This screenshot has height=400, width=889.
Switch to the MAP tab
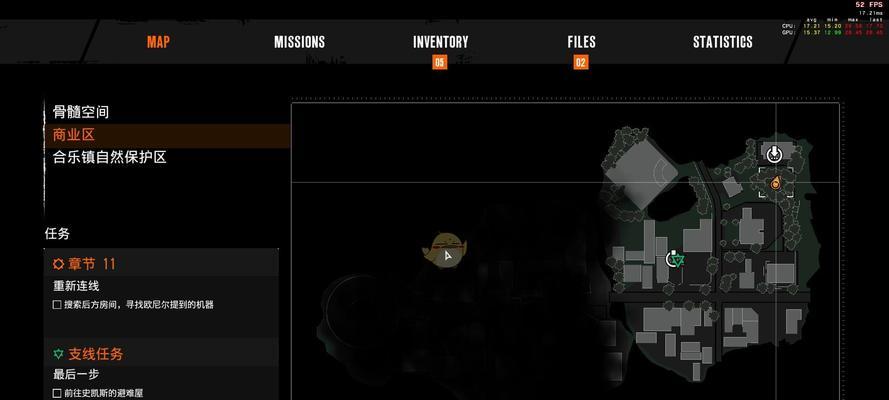pos(158,42)
